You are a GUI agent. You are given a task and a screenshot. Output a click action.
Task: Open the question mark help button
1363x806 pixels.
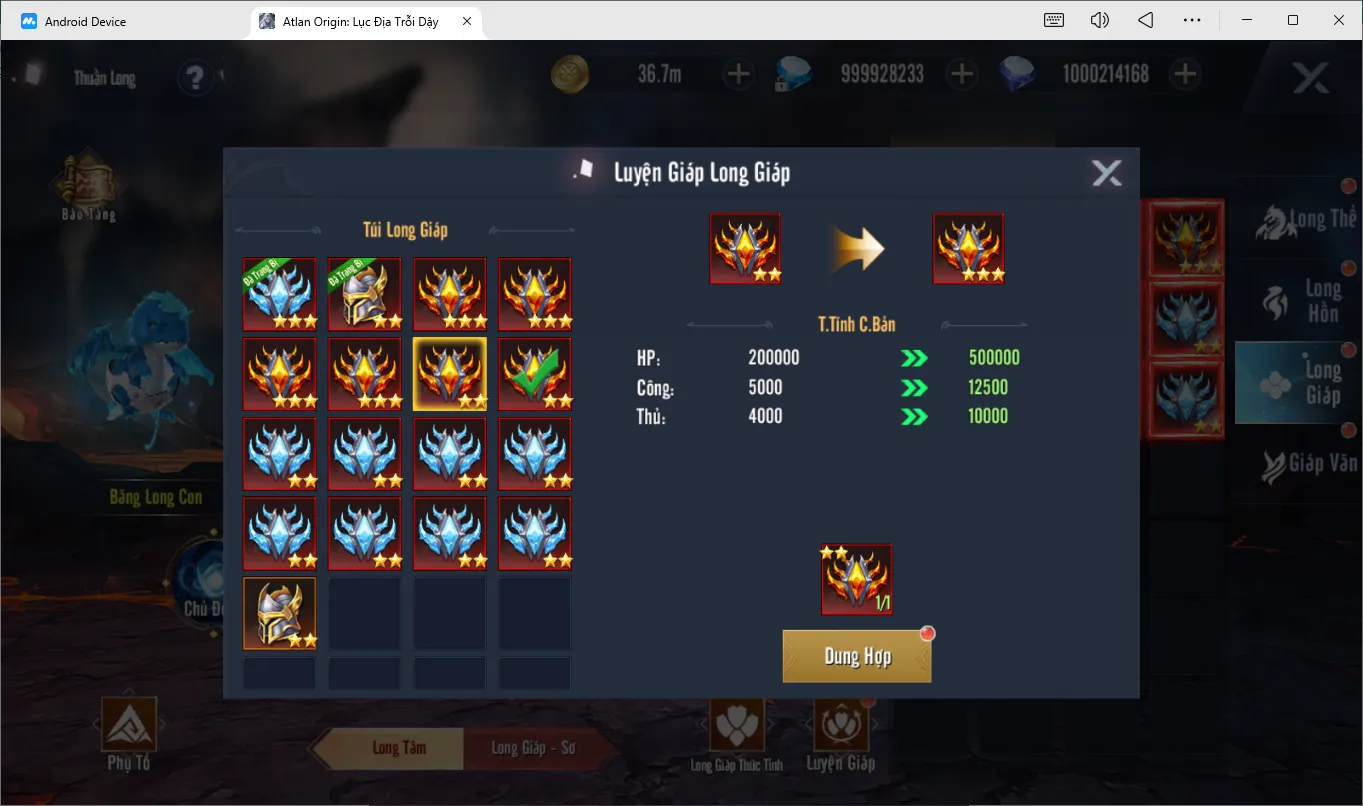coord(195,77)
